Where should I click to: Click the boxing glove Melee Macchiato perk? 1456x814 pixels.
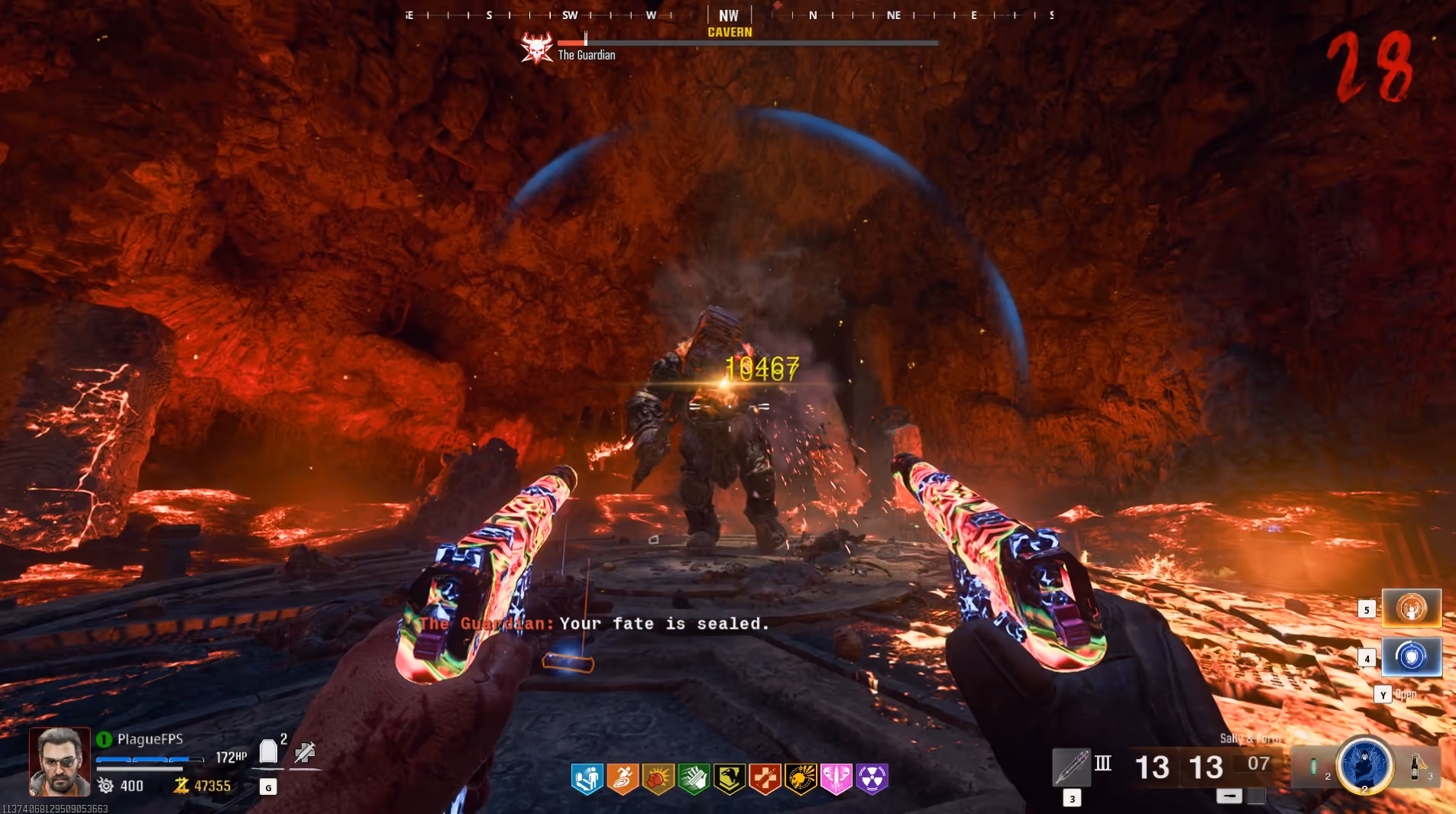click(658, 779)
